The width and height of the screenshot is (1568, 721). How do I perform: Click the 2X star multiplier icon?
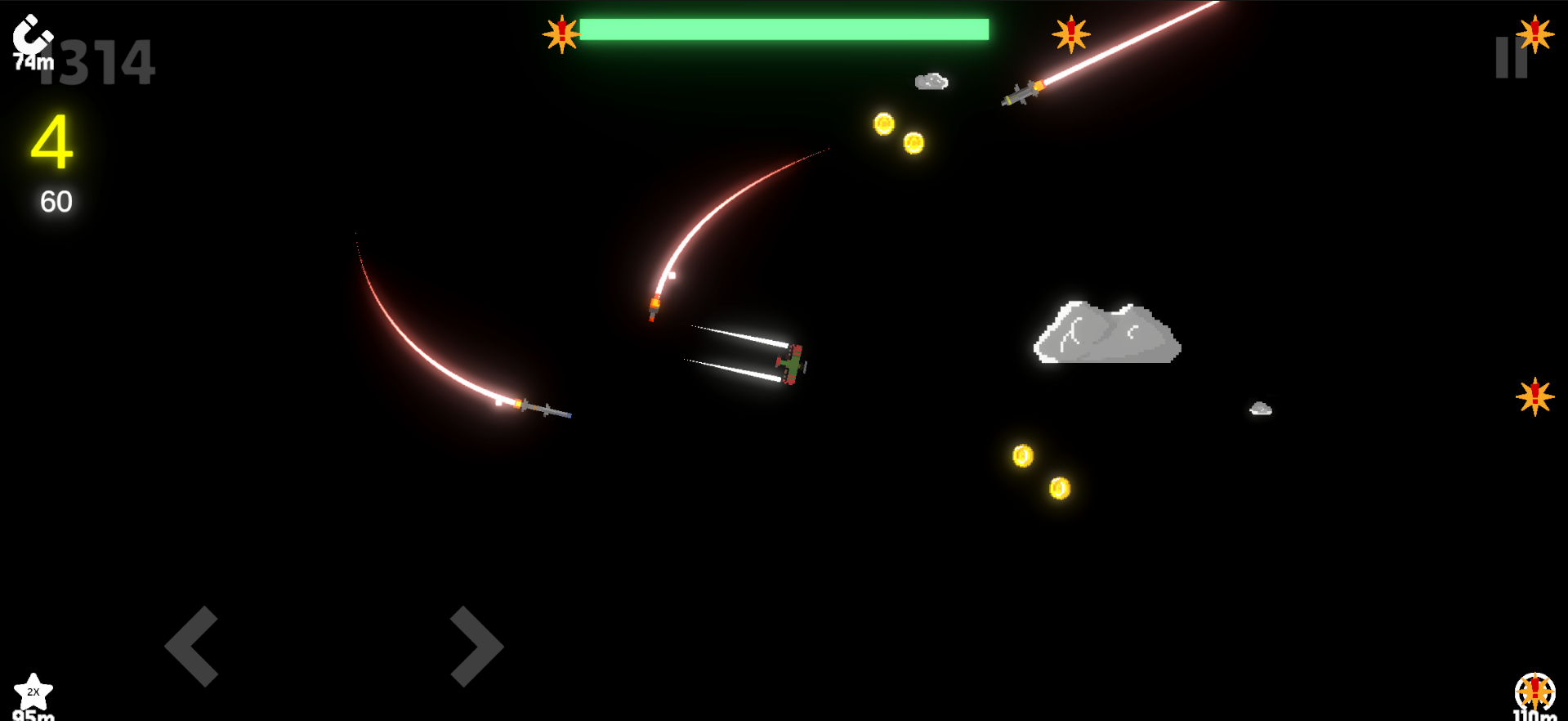click(34, 692)
